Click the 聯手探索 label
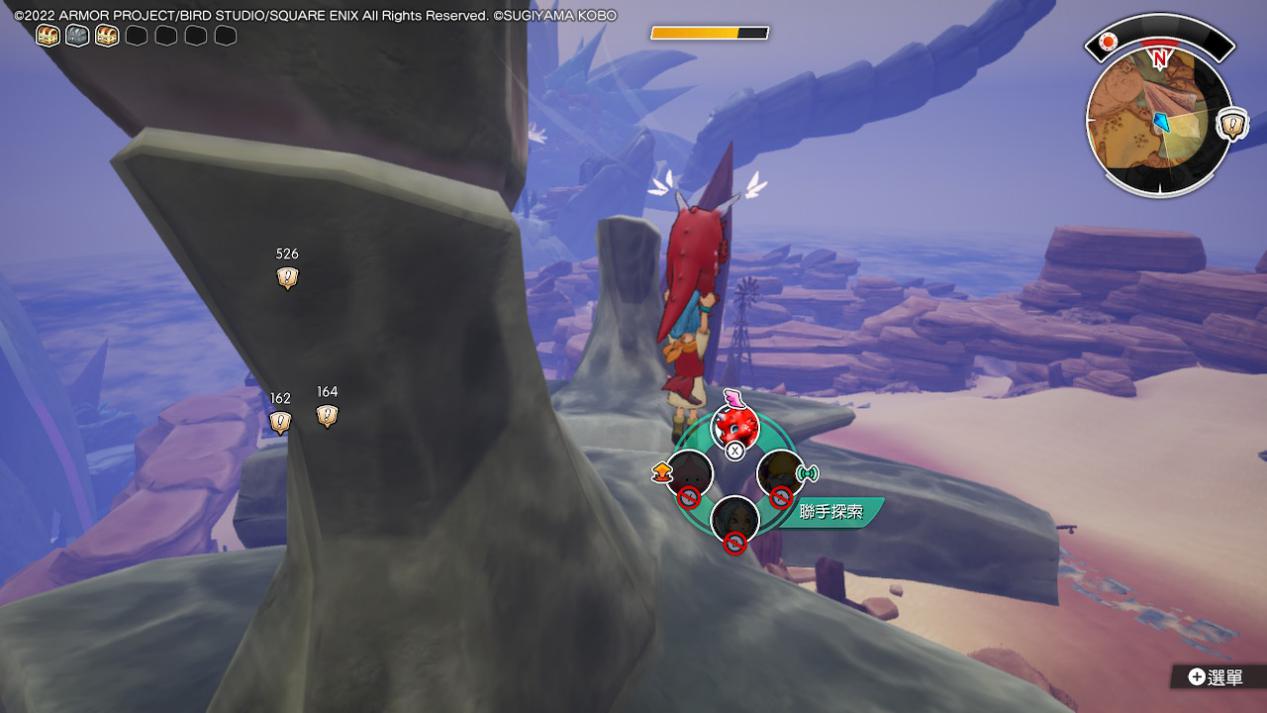Screen dimensions: 1267x713 click(831, 512)
